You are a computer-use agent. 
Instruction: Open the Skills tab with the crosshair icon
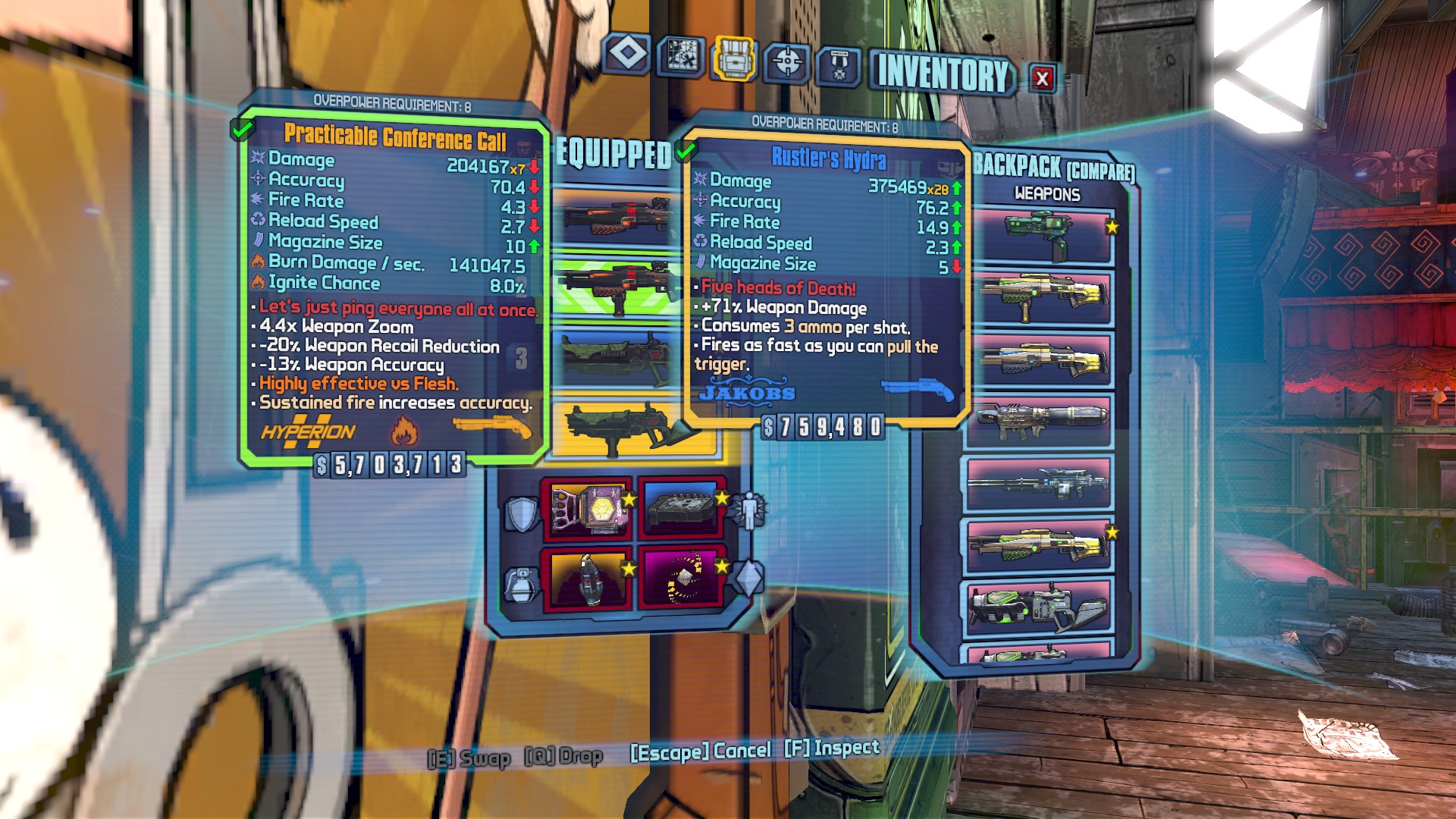pos(786,61)
